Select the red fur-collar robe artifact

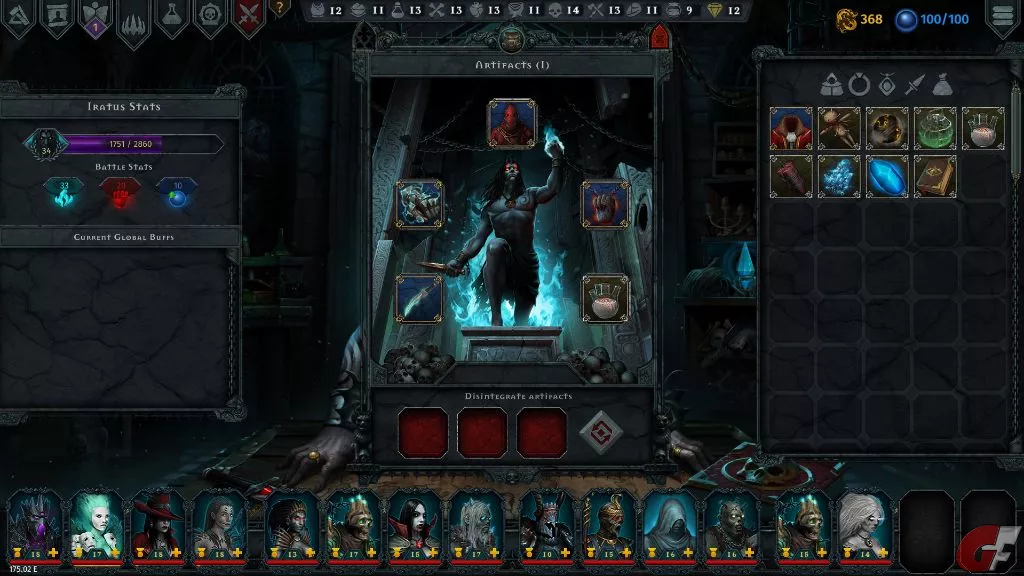click(x=790, y=128)
